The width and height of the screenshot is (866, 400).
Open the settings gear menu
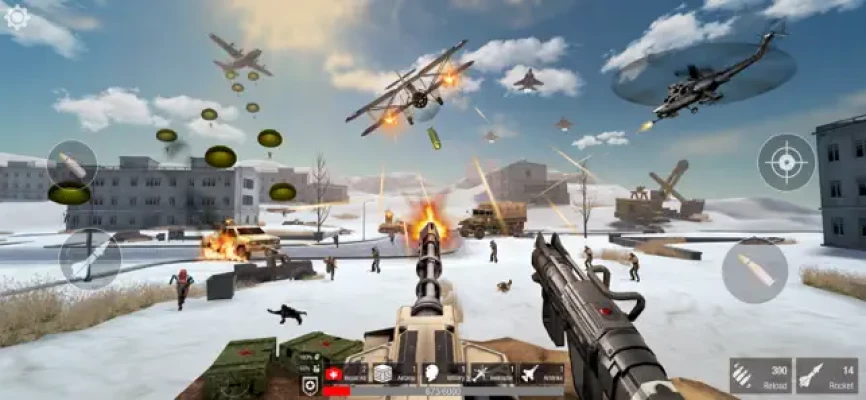tap(16, 17)
